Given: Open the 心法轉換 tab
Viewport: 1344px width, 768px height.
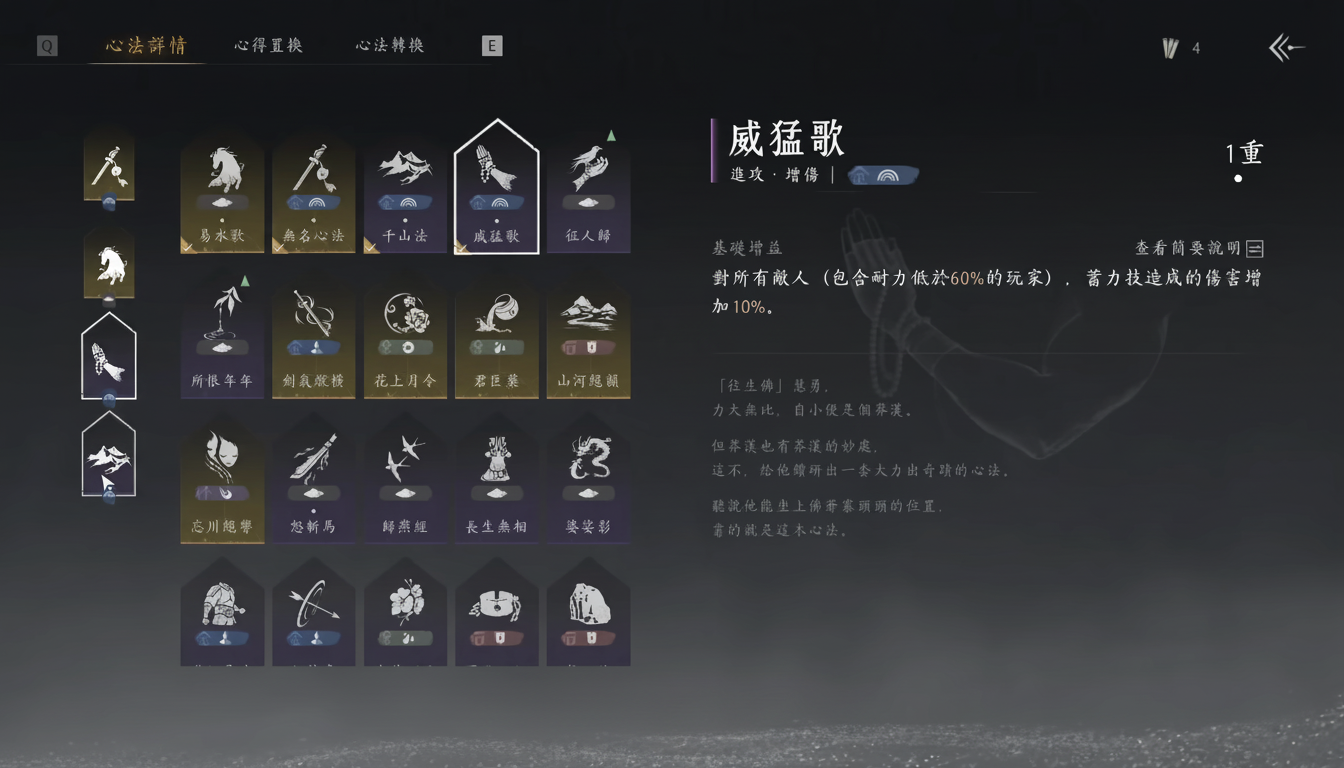Looking at the screenshot, I should (388, 45).
